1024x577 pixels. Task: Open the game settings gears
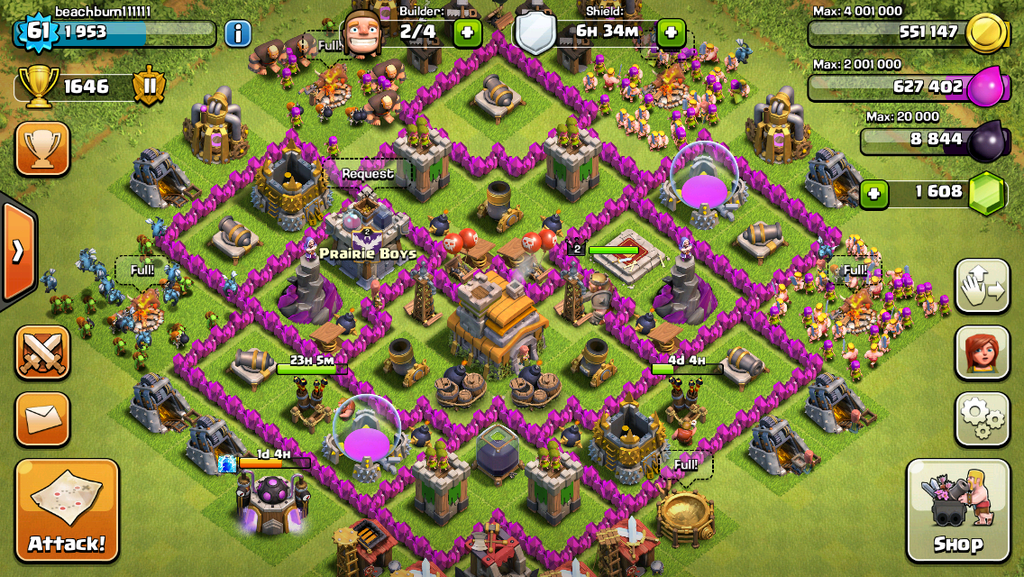982,418
